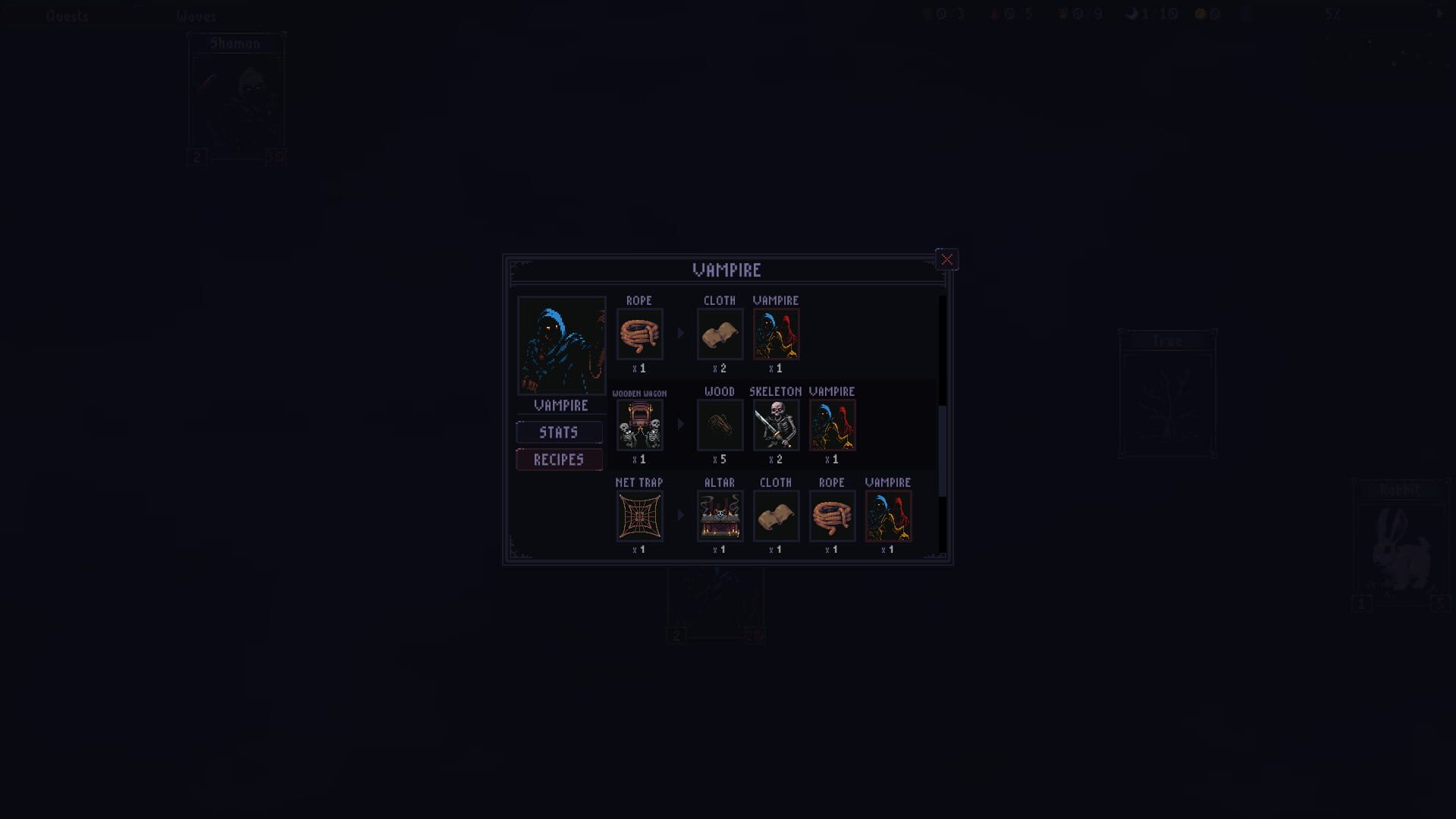The height and width of the screenshot is (819, 1456).
Task: Select the Wood x5 result icon
Action: (719, 425)
